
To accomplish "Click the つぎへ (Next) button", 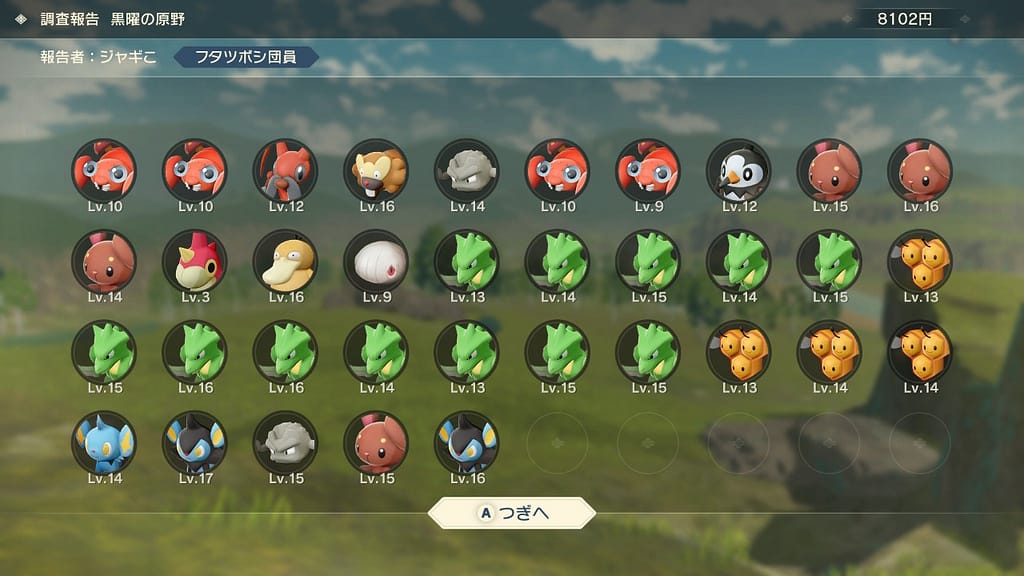I will point(512,514).
